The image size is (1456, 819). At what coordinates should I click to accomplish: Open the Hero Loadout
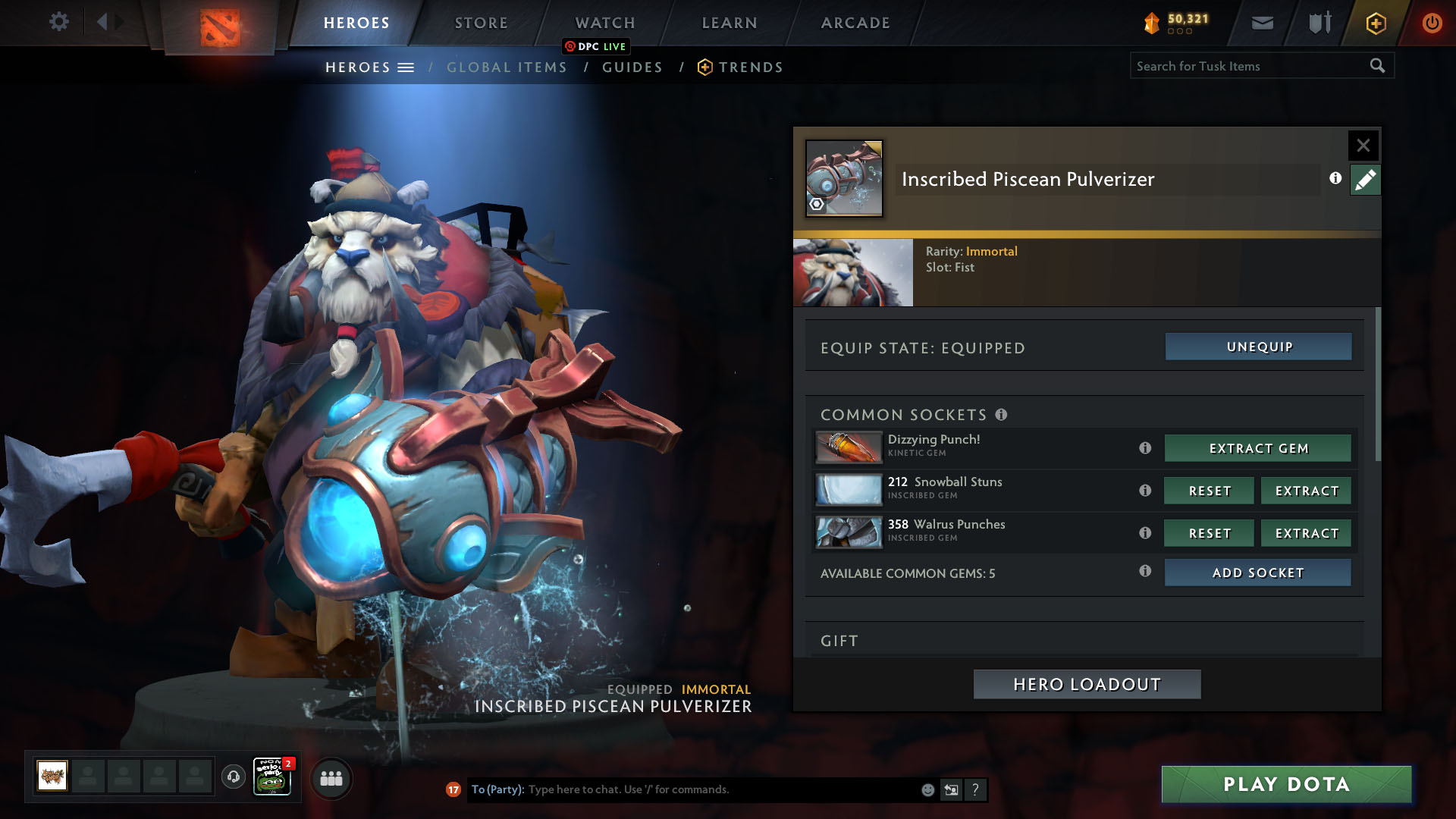tap(1087, 684)
